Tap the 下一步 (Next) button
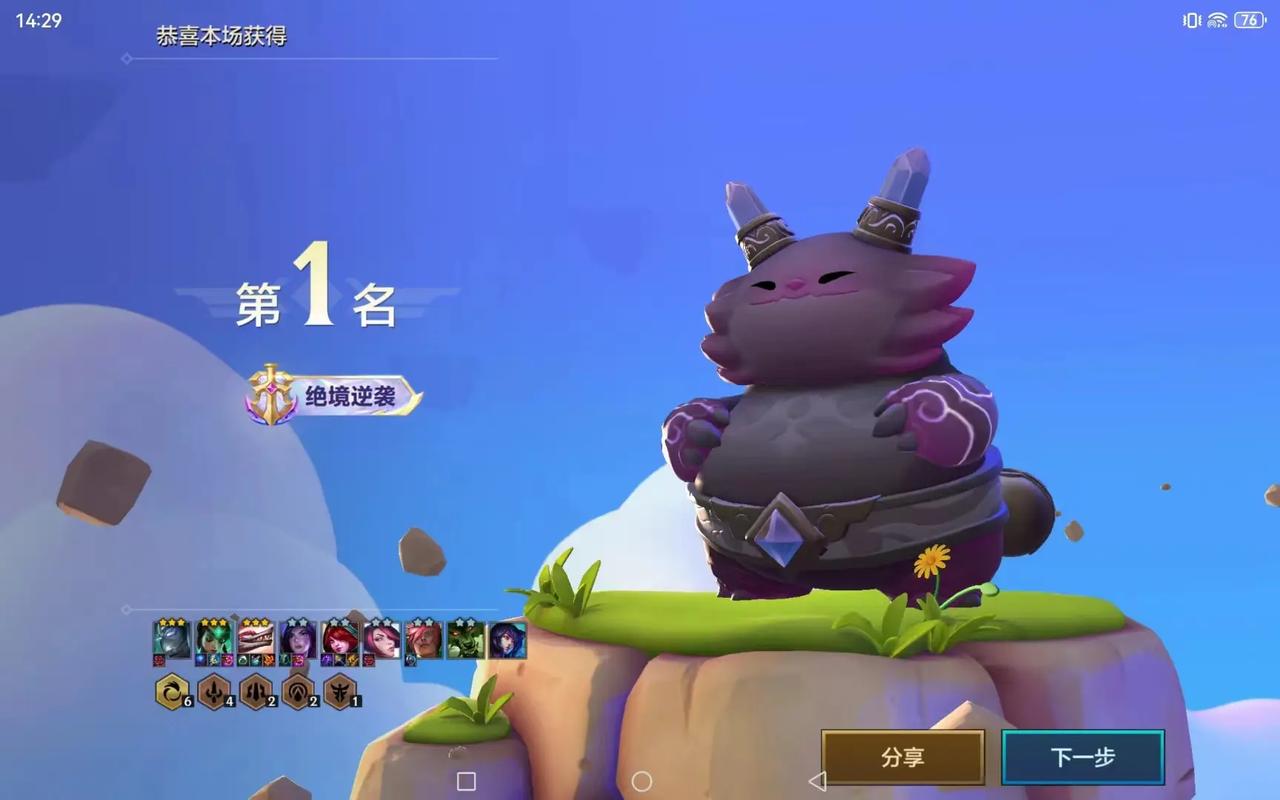 1082,758
